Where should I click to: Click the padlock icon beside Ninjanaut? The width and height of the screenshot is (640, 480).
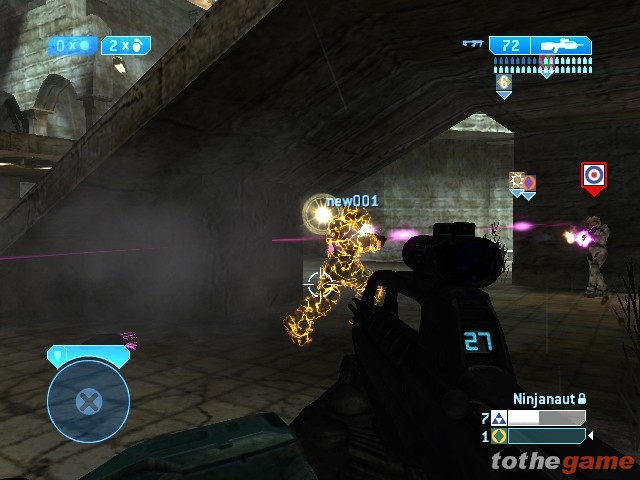click(x=582, y=399)
